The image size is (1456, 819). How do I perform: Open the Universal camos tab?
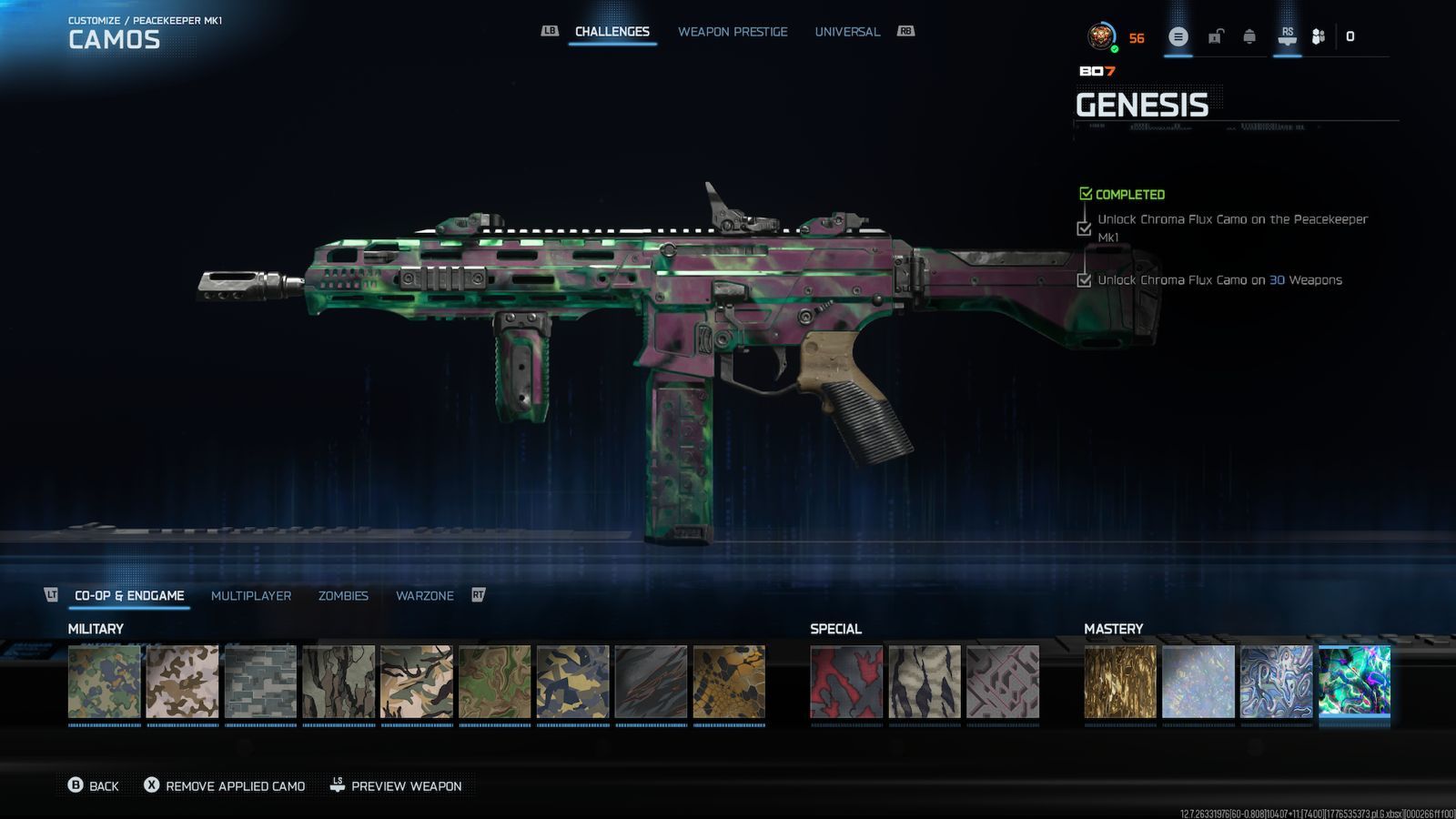847,32
